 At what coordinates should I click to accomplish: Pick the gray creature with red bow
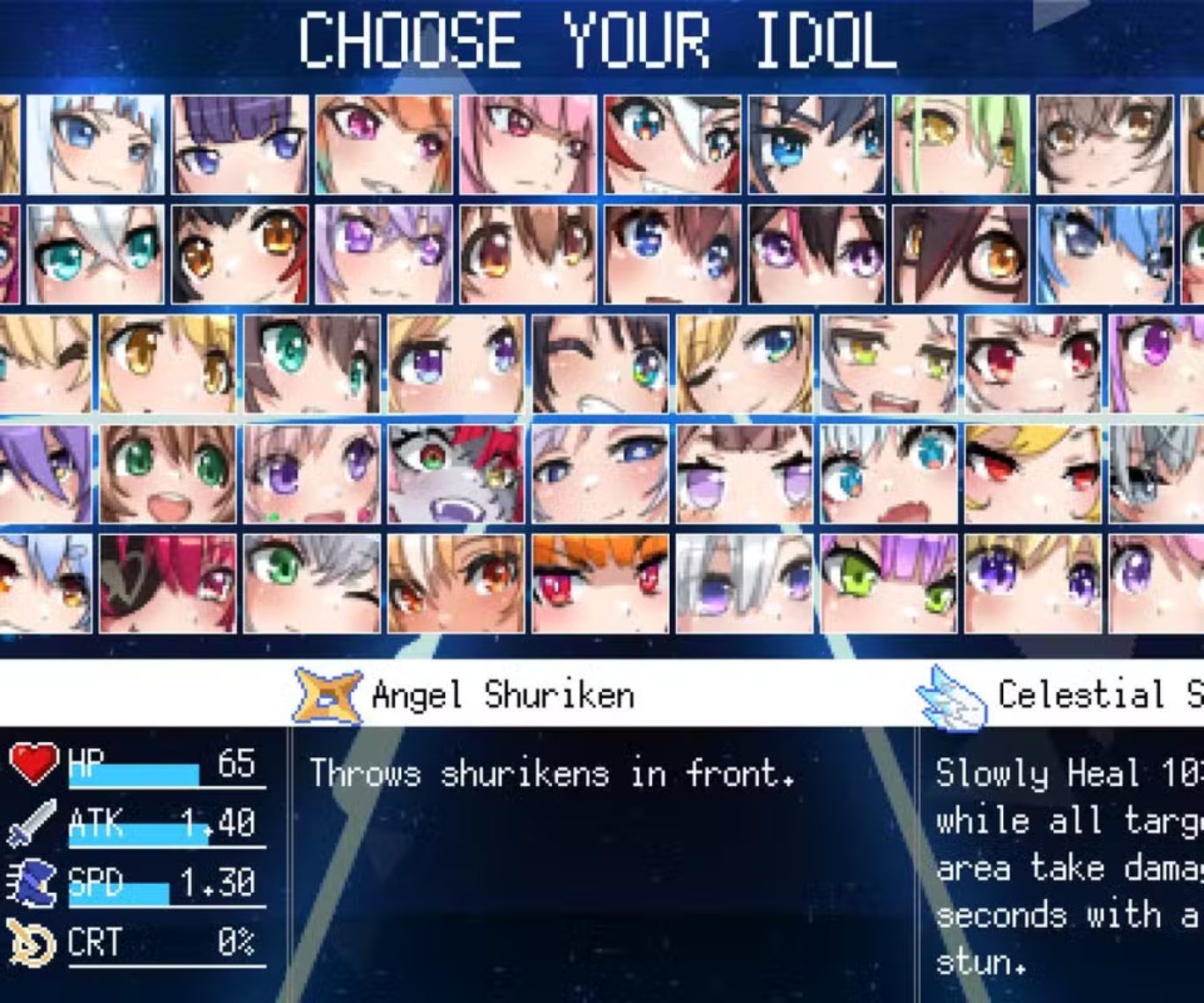[456, 473]
